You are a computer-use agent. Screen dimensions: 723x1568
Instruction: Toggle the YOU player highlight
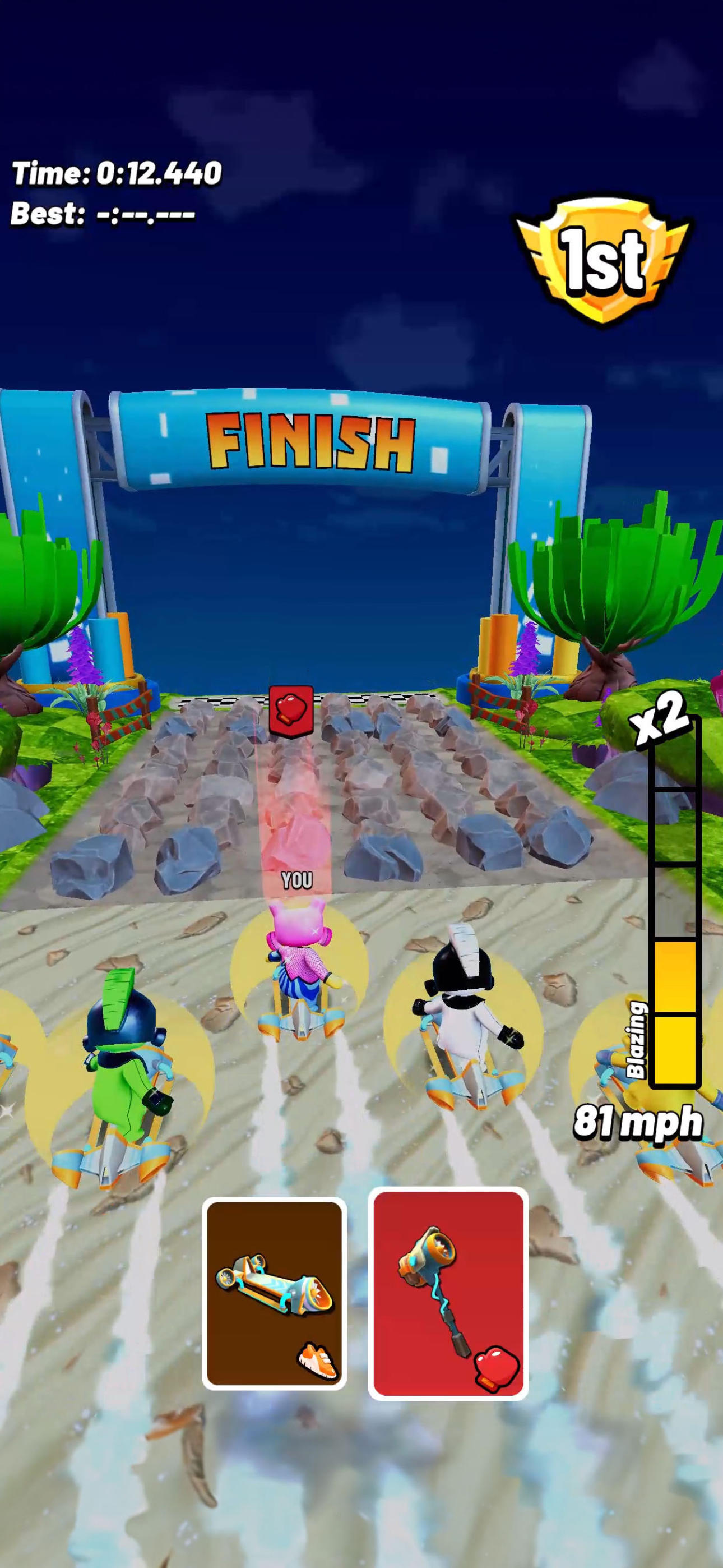click(x=296, y=879)
